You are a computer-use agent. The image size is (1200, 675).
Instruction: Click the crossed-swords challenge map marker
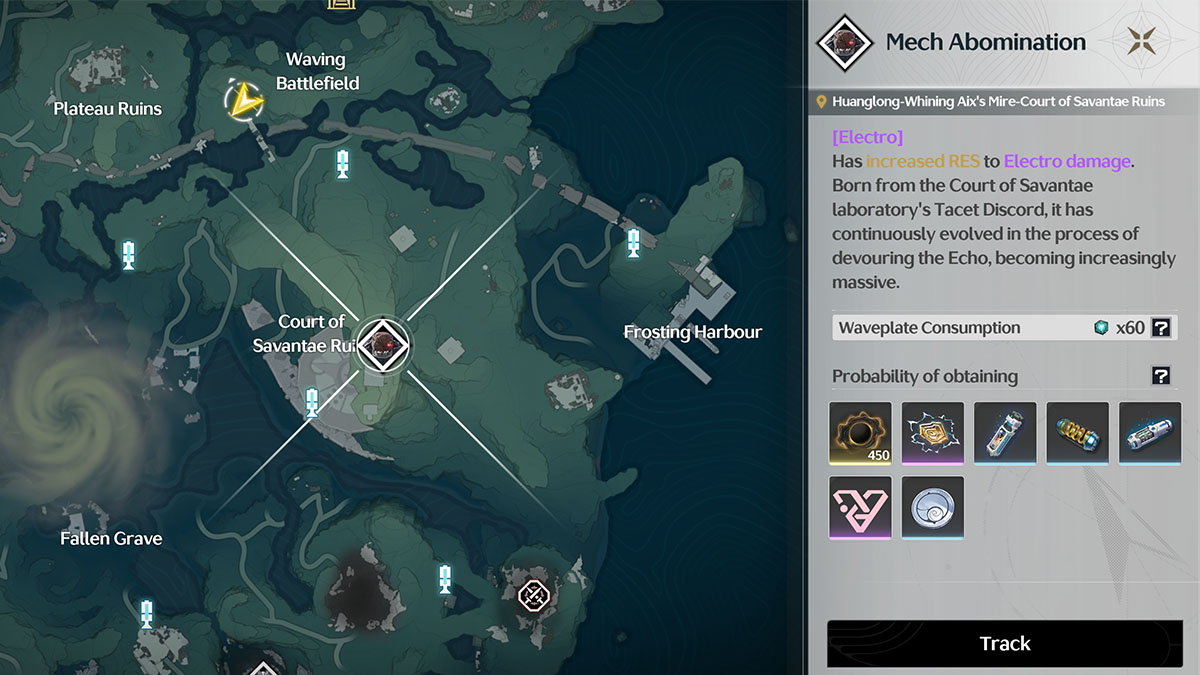[x=534, y=596]
